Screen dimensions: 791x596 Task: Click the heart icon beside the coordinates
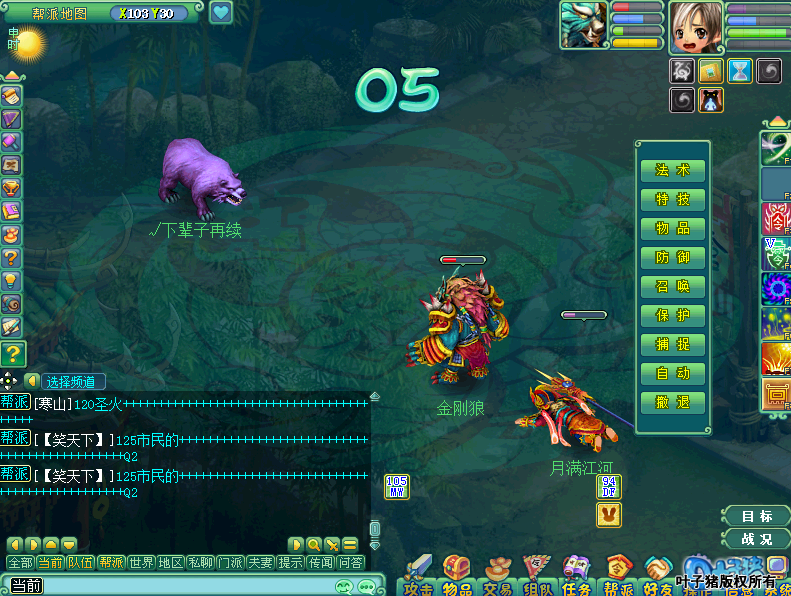coord(220,13)
